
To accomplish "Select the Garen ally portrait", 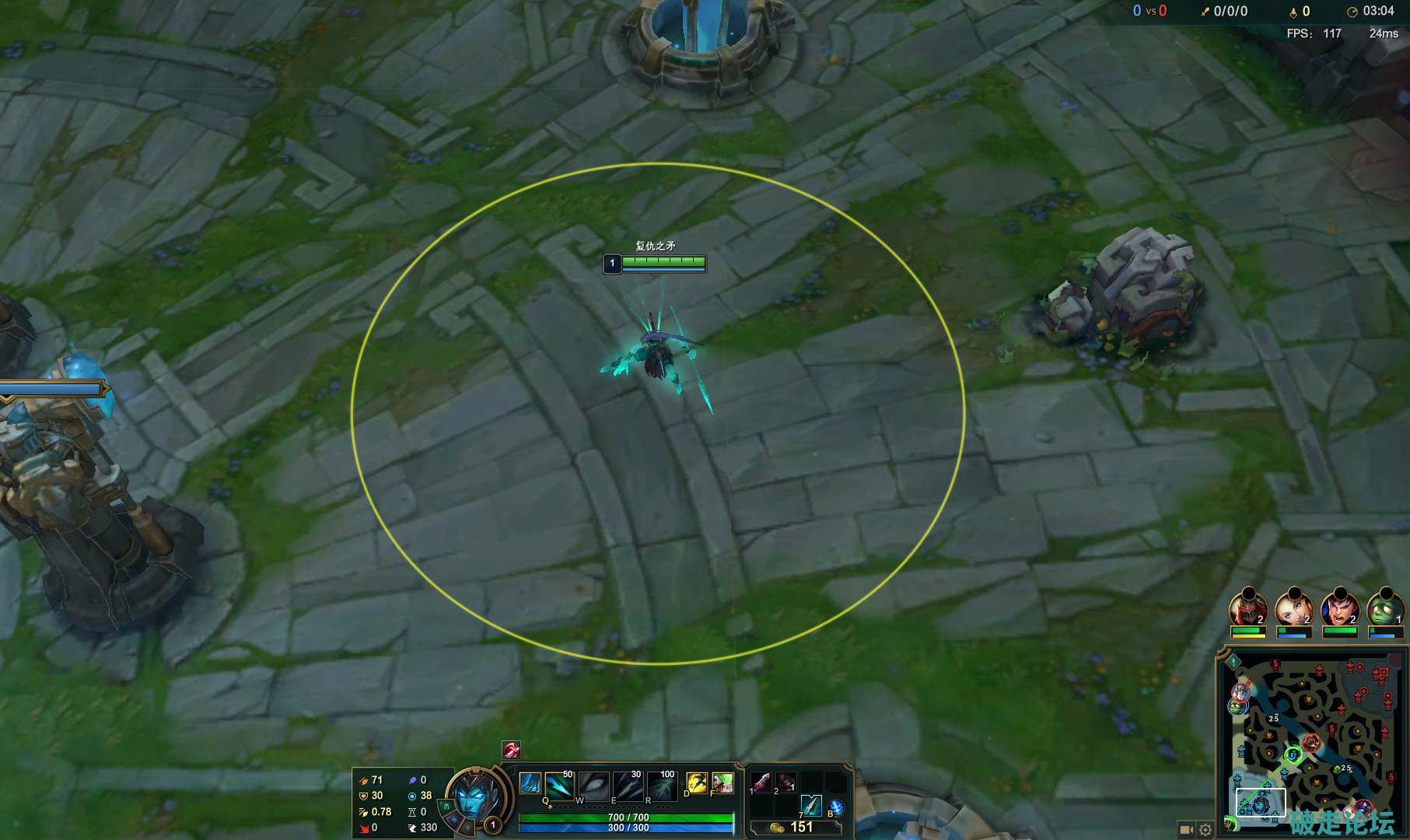I will (x=1340, y=609).
